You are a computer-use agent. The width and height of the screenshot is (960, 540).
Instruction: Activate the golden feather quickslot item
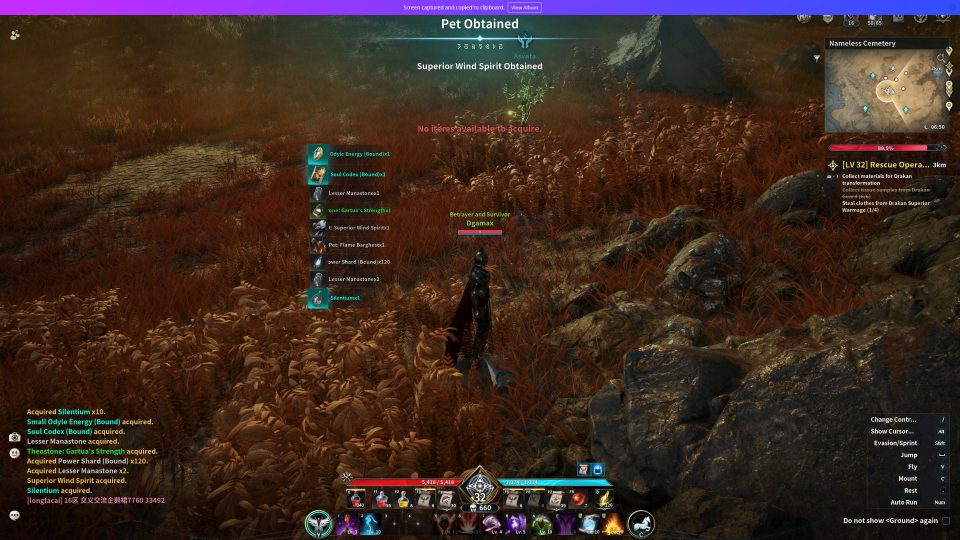coord(601,499)
